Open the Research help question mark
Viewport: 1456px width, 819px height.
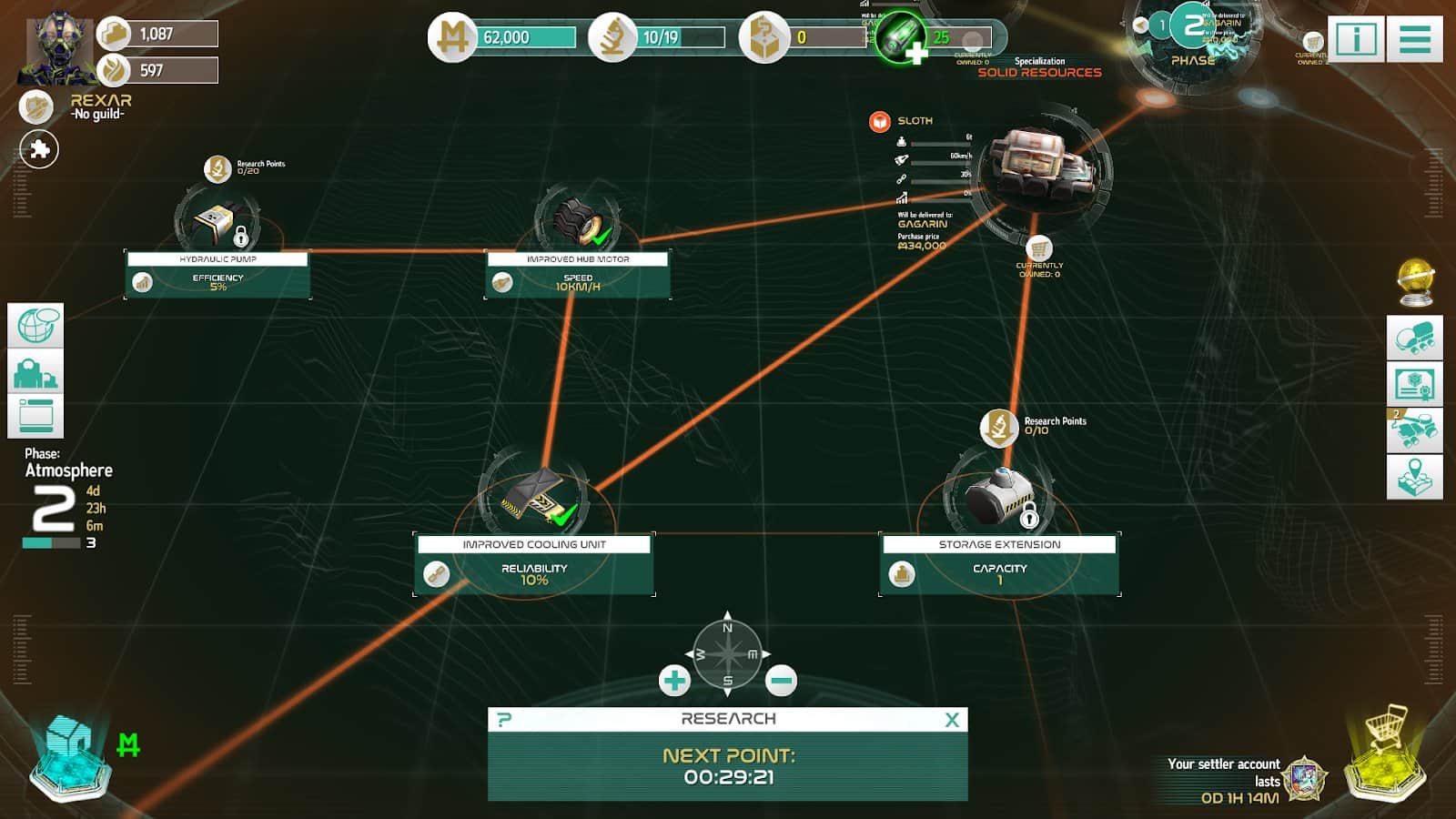click(504, 720)
